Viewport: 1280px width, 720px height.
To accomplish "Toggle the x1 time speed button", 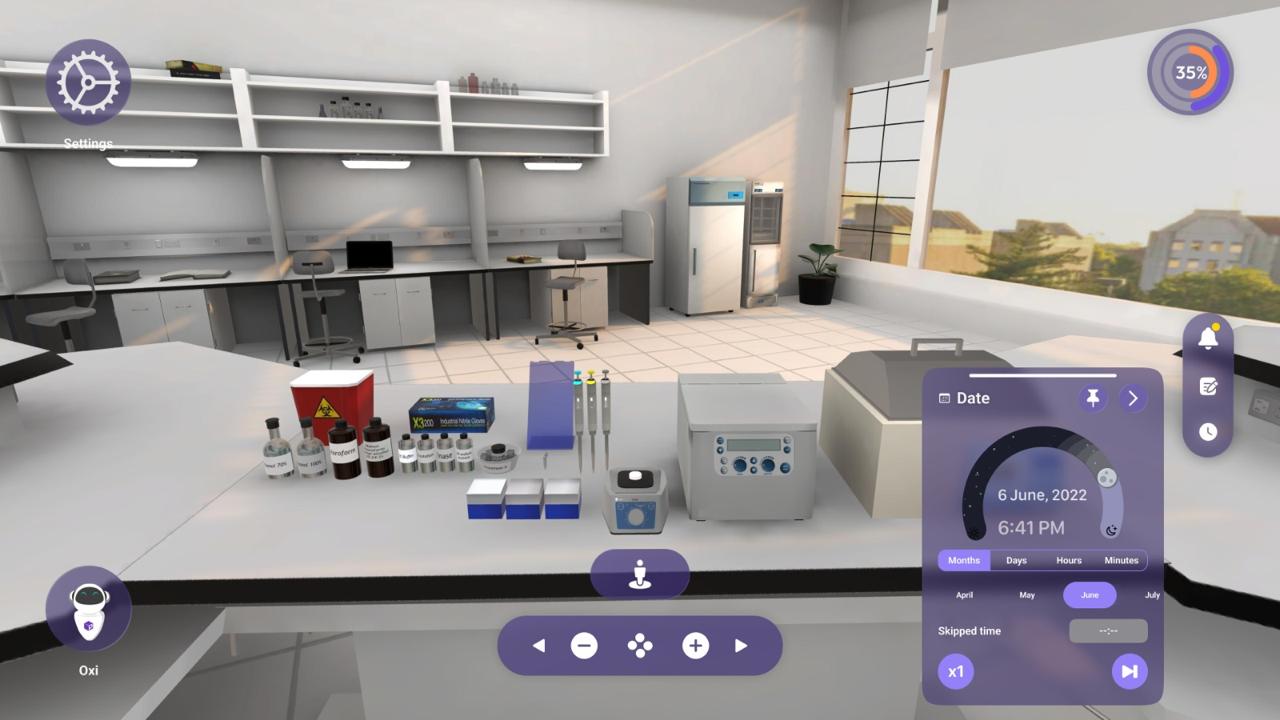I will [x=955, y=671].
